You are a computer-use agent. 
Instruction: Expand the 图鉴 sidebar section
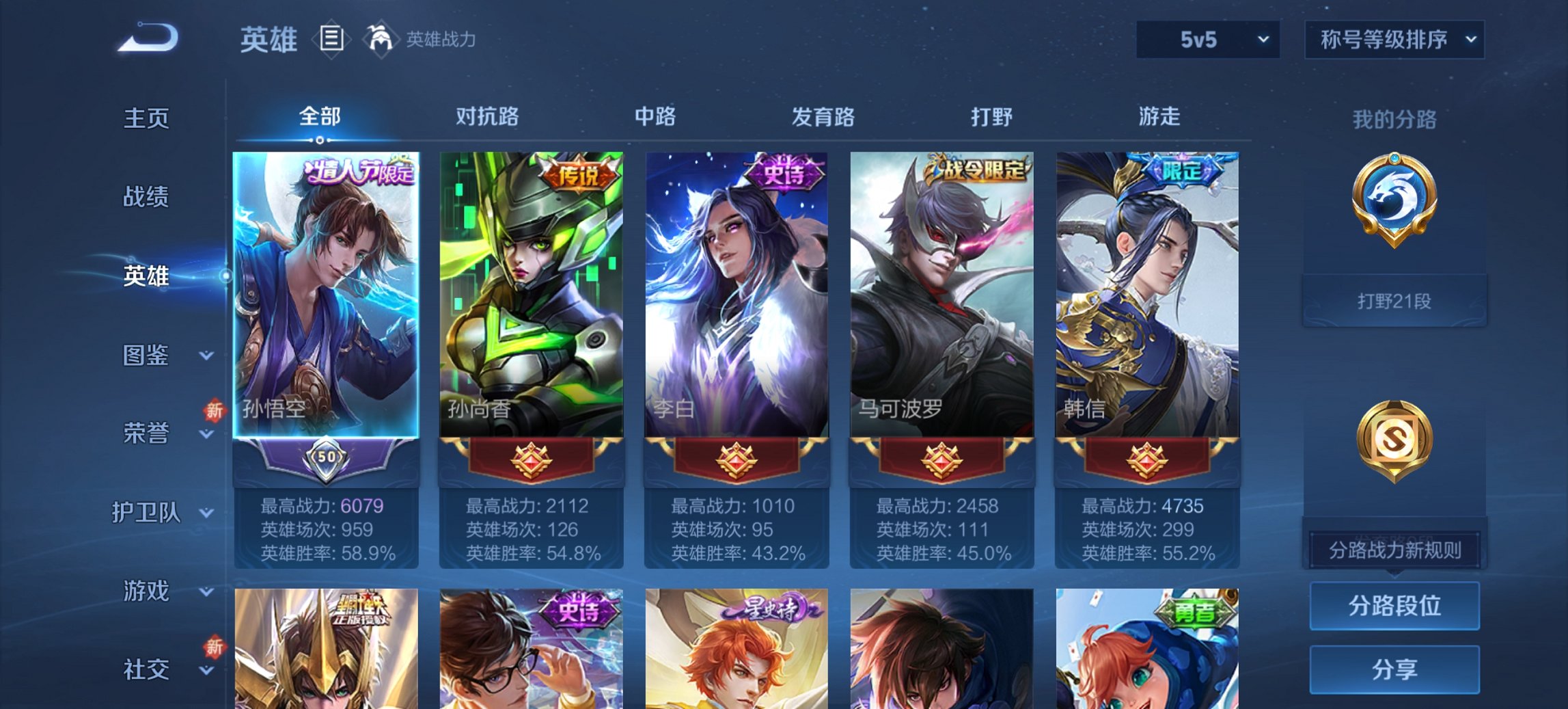147,356
